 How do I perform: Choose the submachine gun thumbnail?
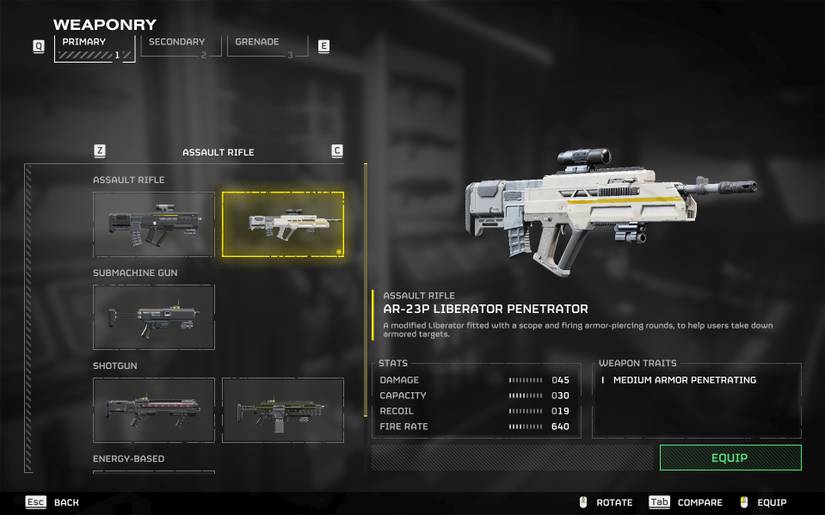(153, 317)
